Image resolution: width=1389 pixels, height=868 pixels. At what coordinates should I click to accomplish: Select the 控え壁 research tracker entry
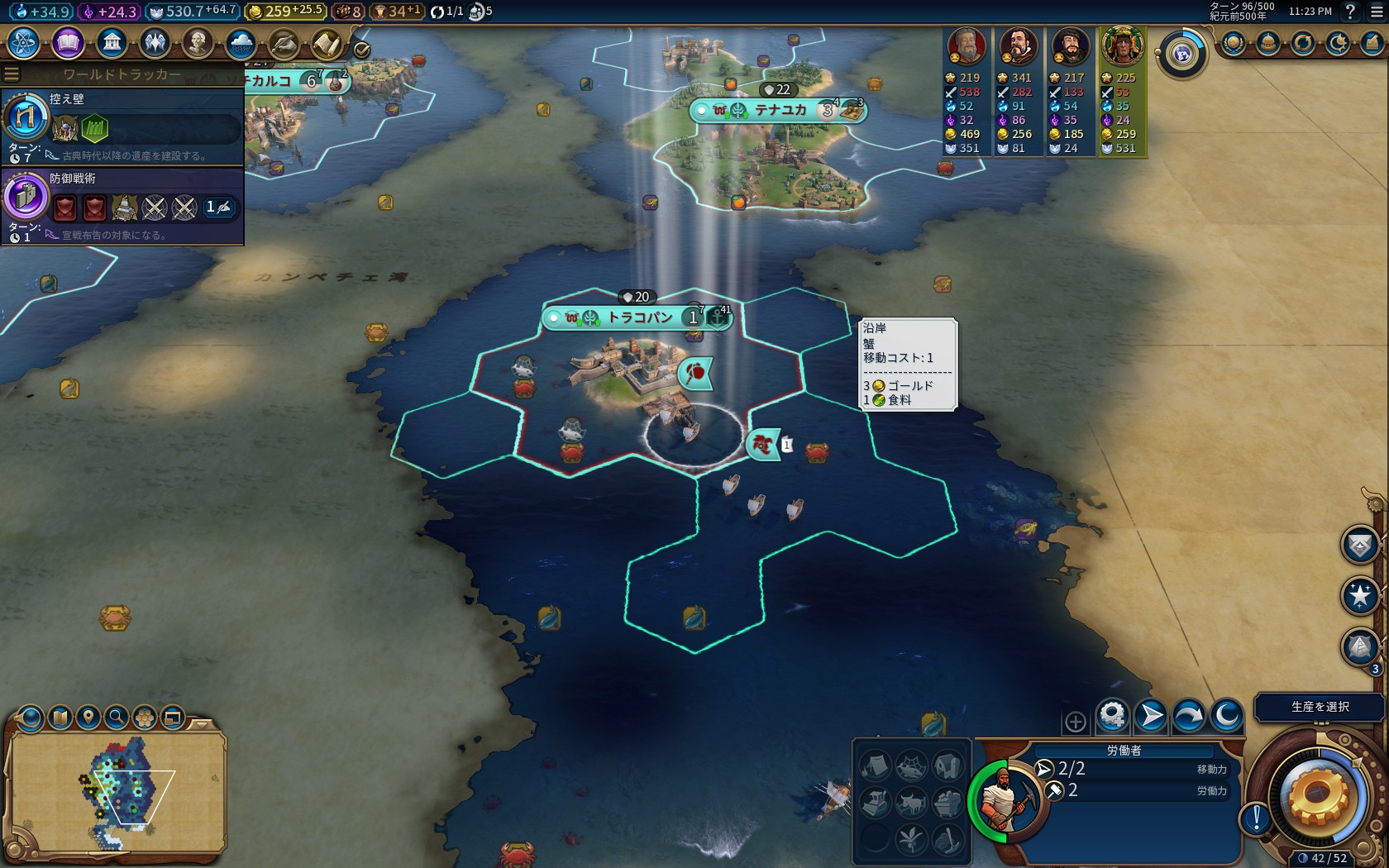click(x=122, y=126)
